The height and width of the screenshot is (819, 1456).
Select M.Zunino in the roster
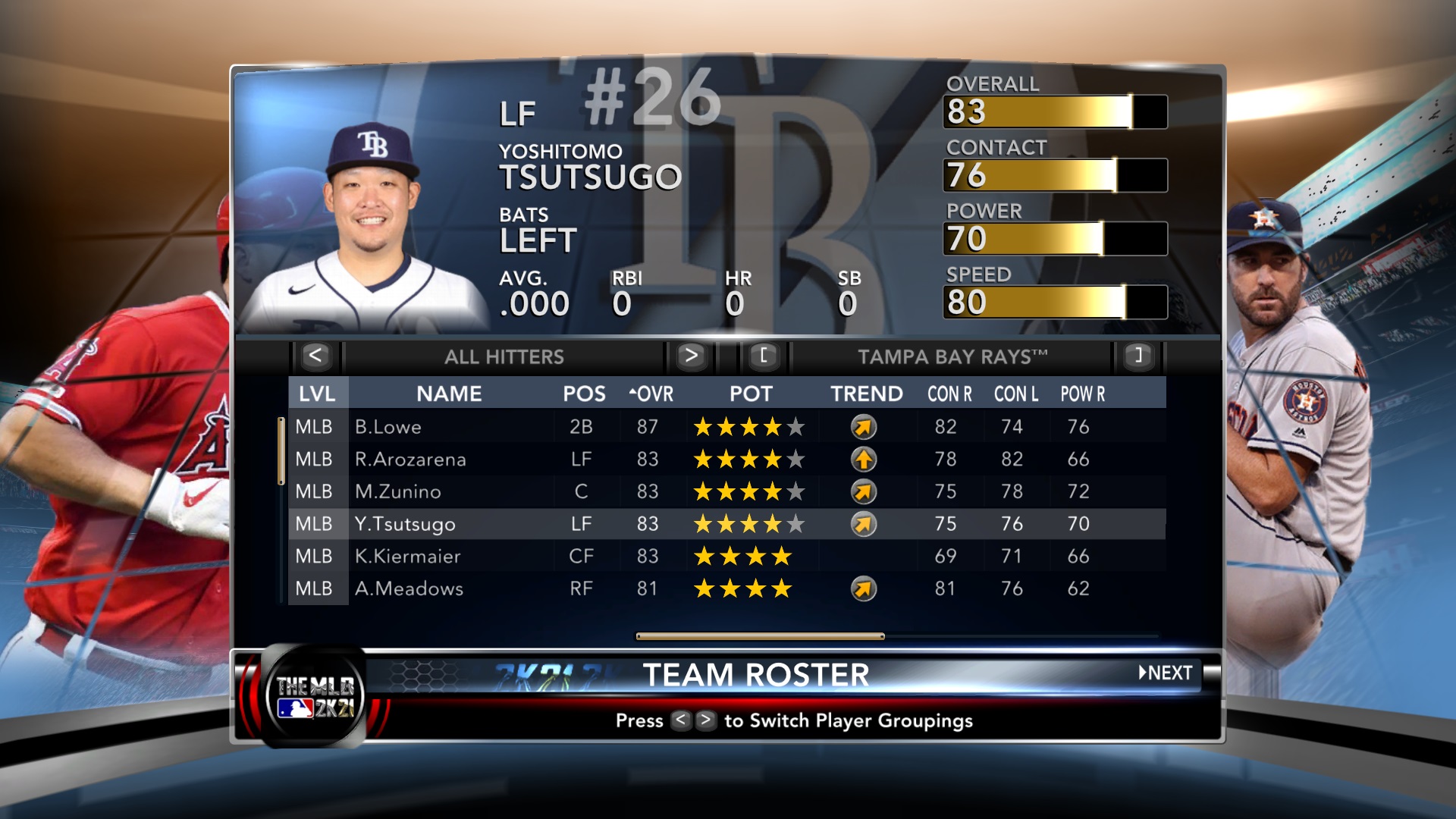pos(726,492)
